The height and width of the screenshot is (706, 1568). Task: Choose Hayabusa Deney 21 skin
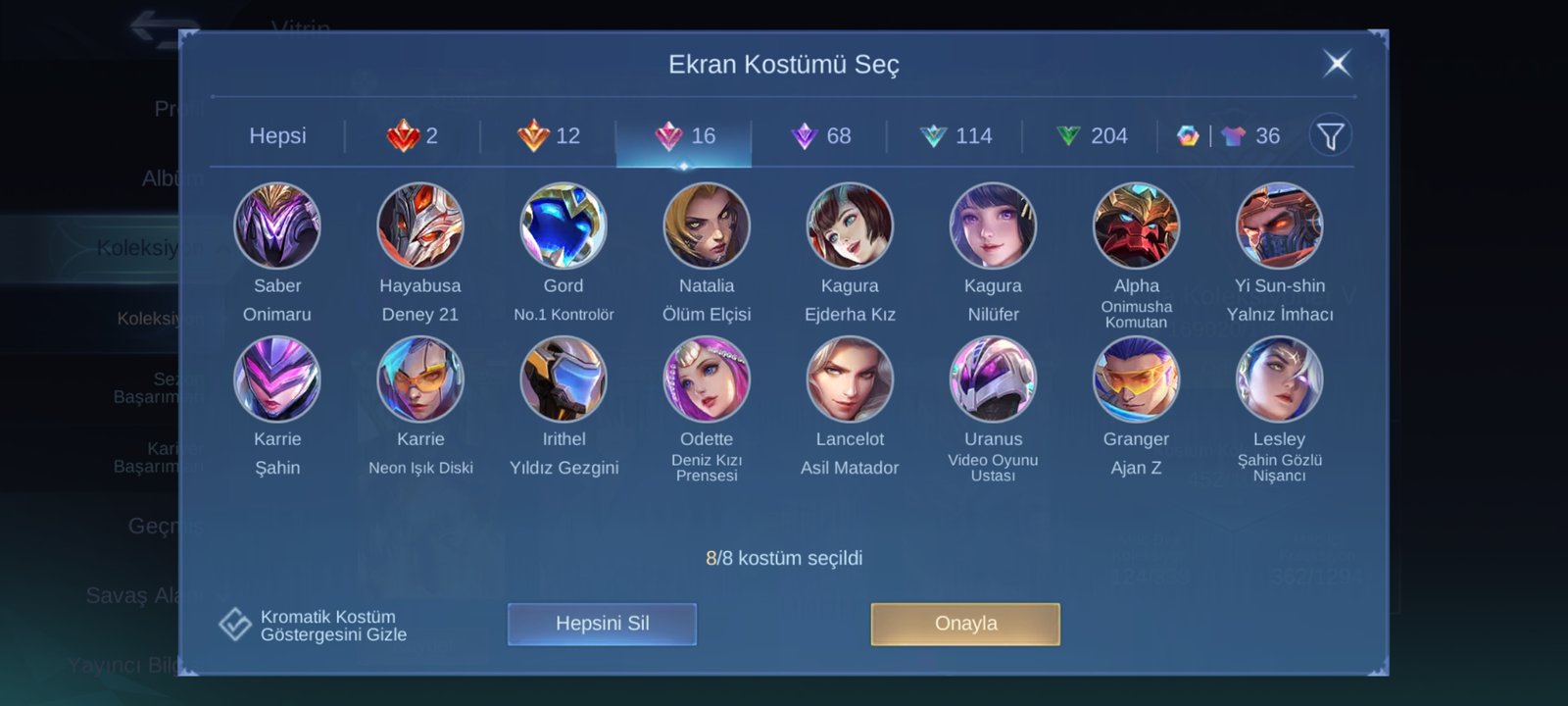(x=420, y=227)
